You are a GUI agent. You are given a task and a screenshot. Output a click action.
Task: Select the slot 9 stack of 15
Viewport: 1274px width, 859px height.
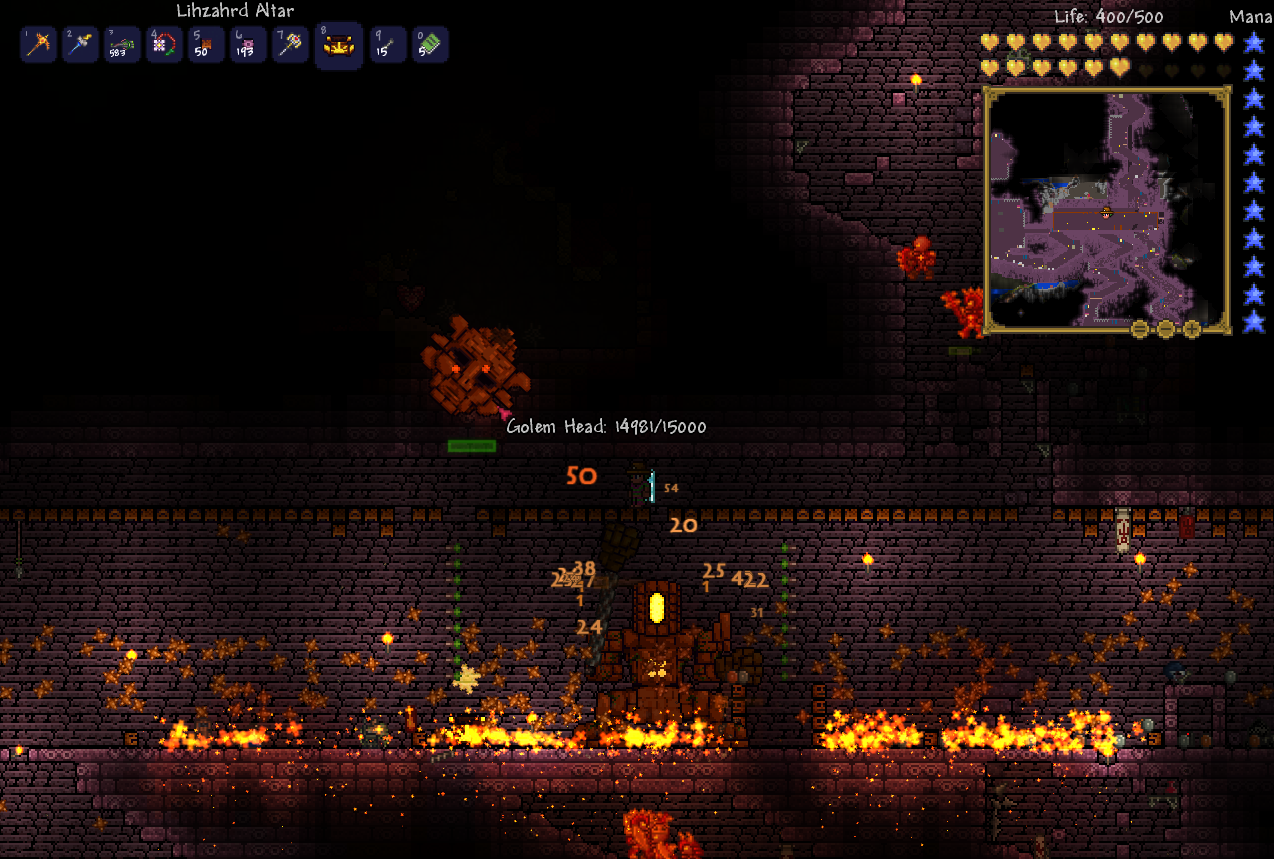point(388,45)
